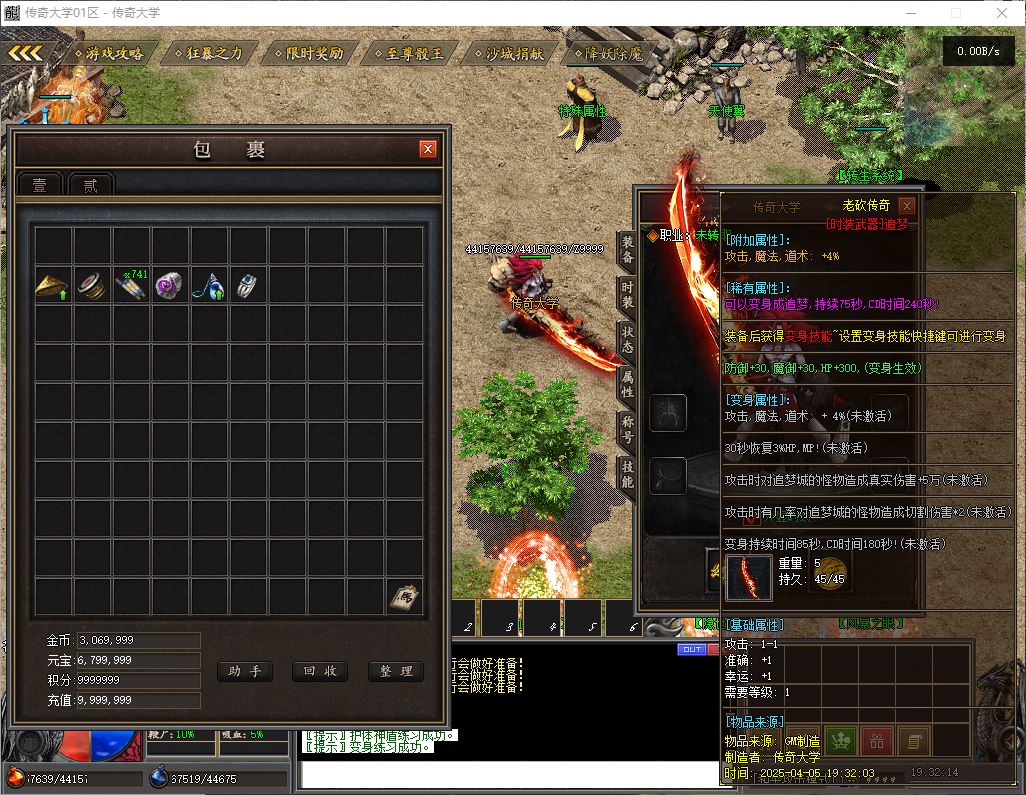Switch to inventory tab 壹
The height and width of the screenshot is (795, 1026).
pos(40,185)
